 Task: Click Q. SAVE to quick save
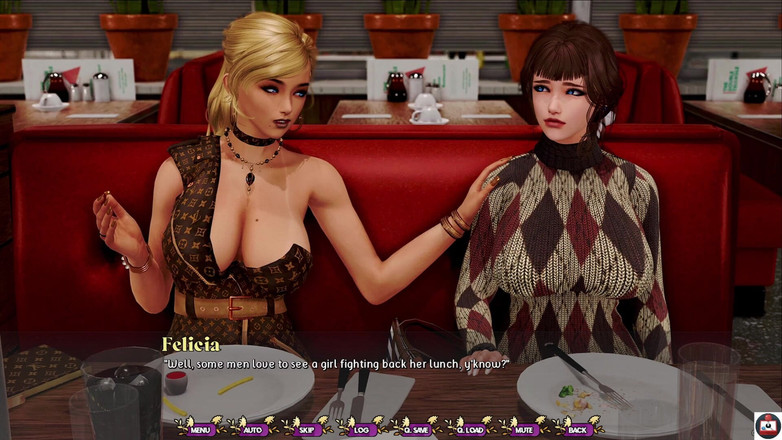pyautogui.click(x=416, y=429)
